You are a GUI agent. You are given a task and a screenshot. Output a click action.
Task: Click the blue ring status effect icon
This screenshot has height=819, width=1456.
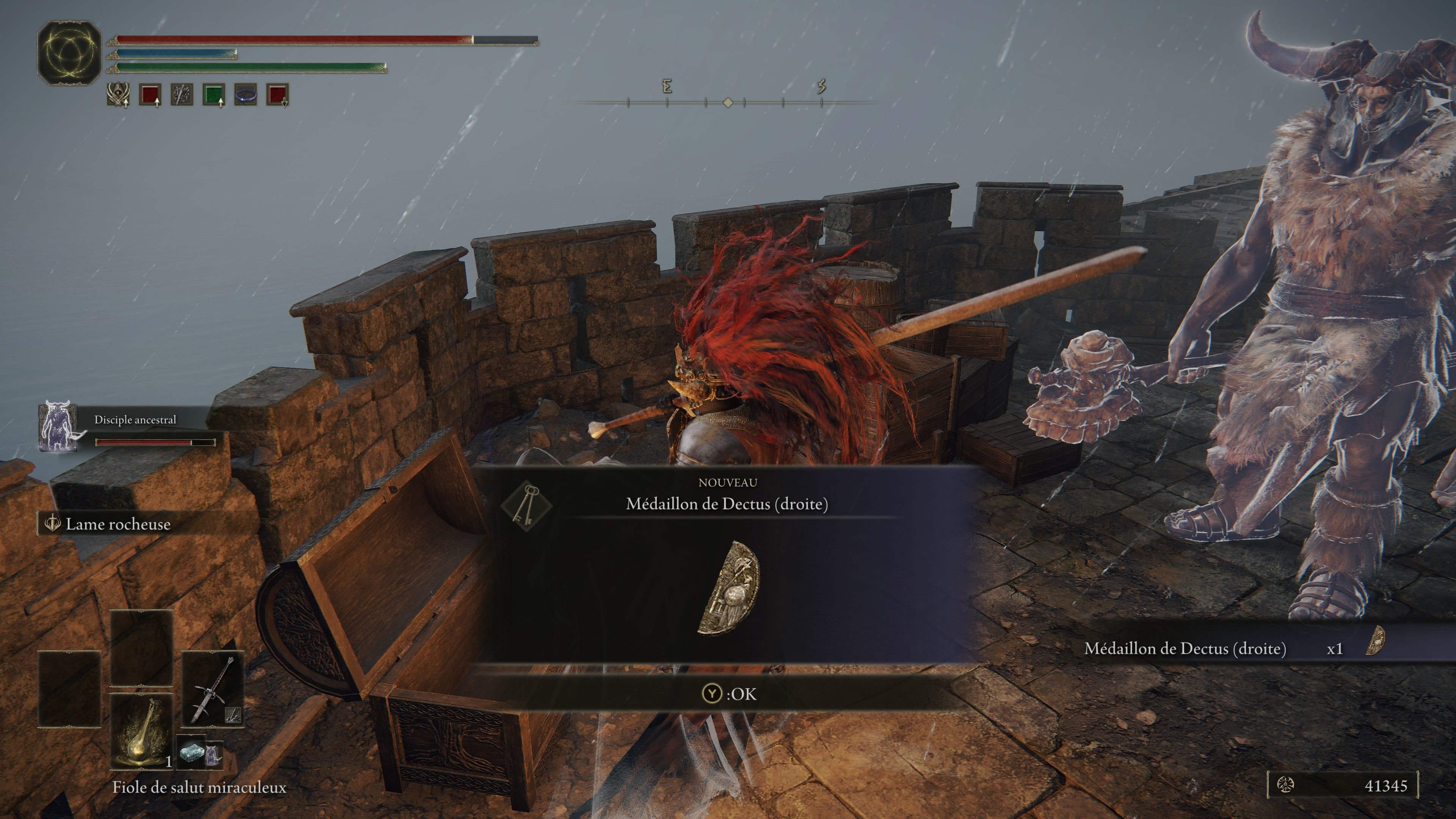246,94
